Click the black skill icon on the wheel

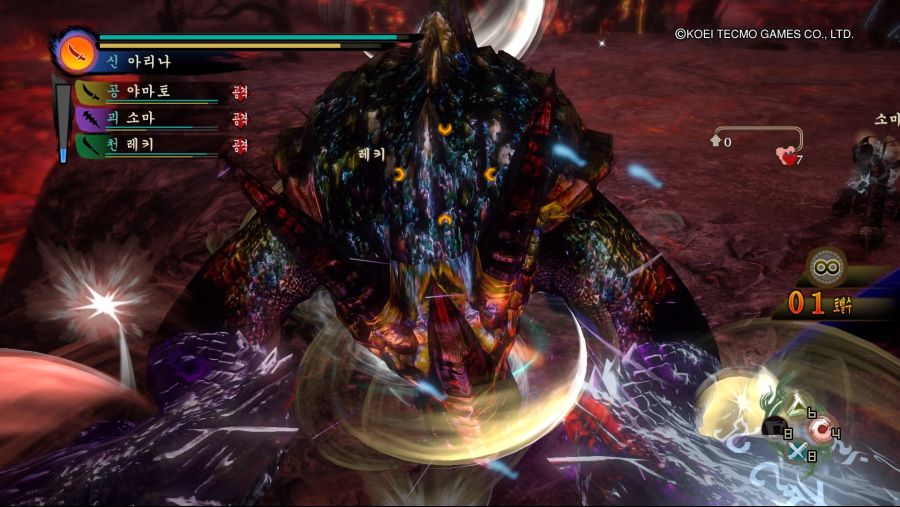tap(773, 427)
